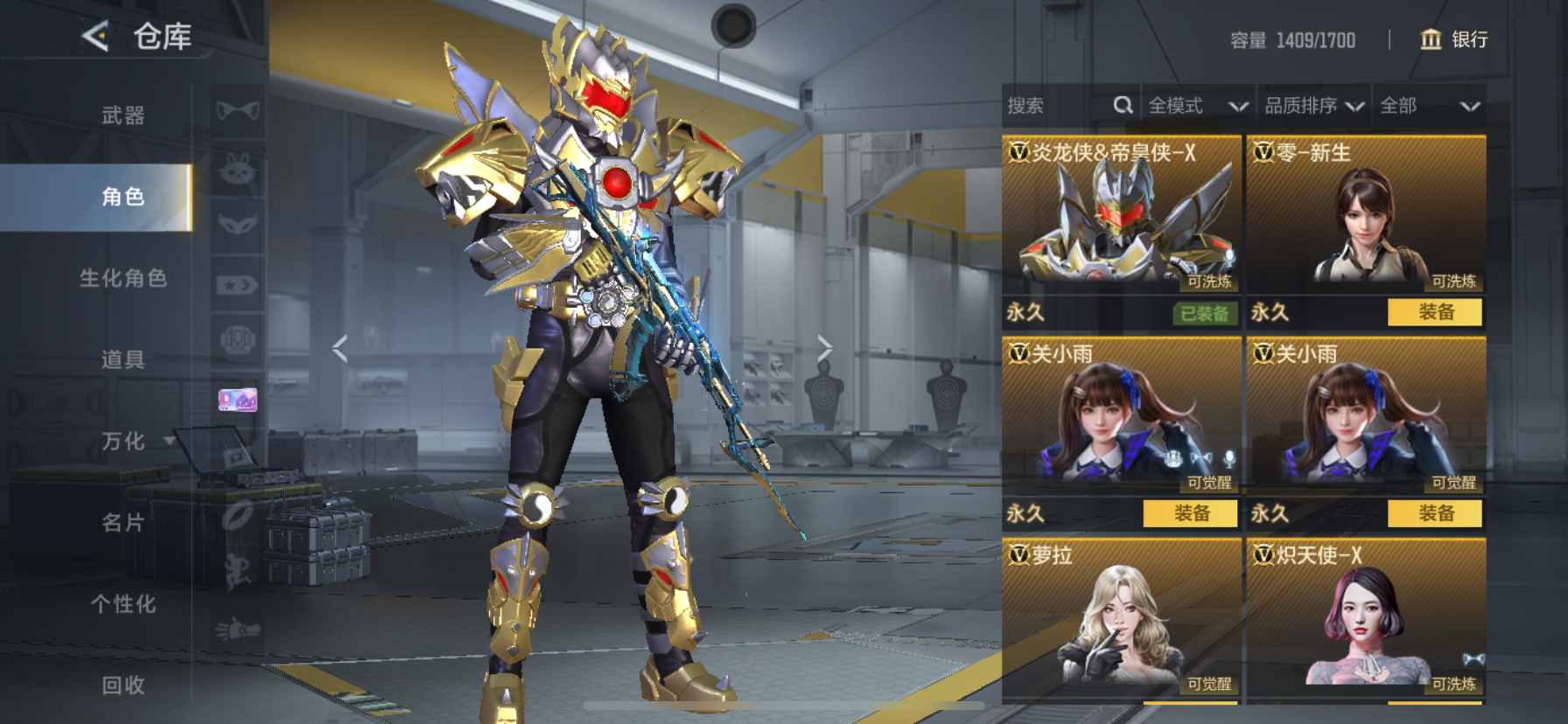Open the 名片 name card tab
Image resolution: width=1568 pixels, height=724 pixels.
[x=122, y=523]
